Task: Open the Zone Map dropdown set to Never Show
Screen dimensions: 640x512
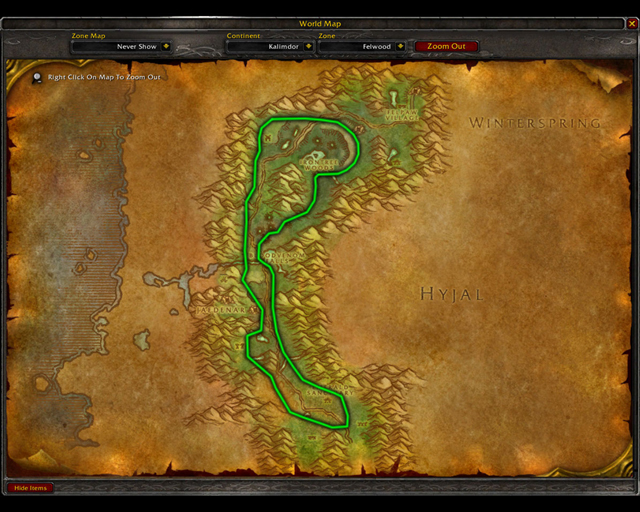Action: click(165, 46)
